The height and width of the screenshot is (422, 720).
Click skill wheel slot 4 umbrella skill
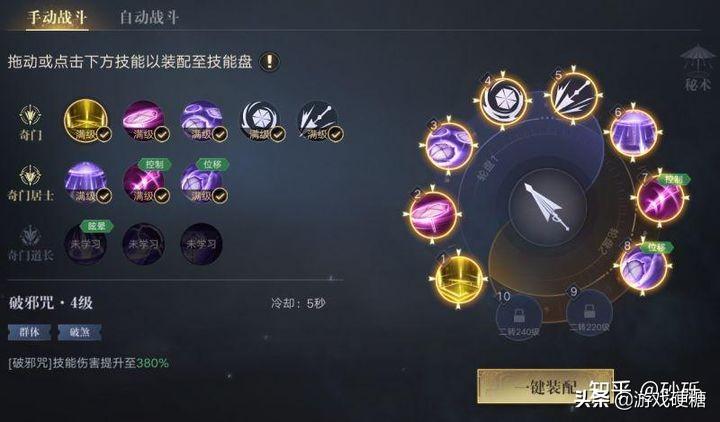point(502,101)
